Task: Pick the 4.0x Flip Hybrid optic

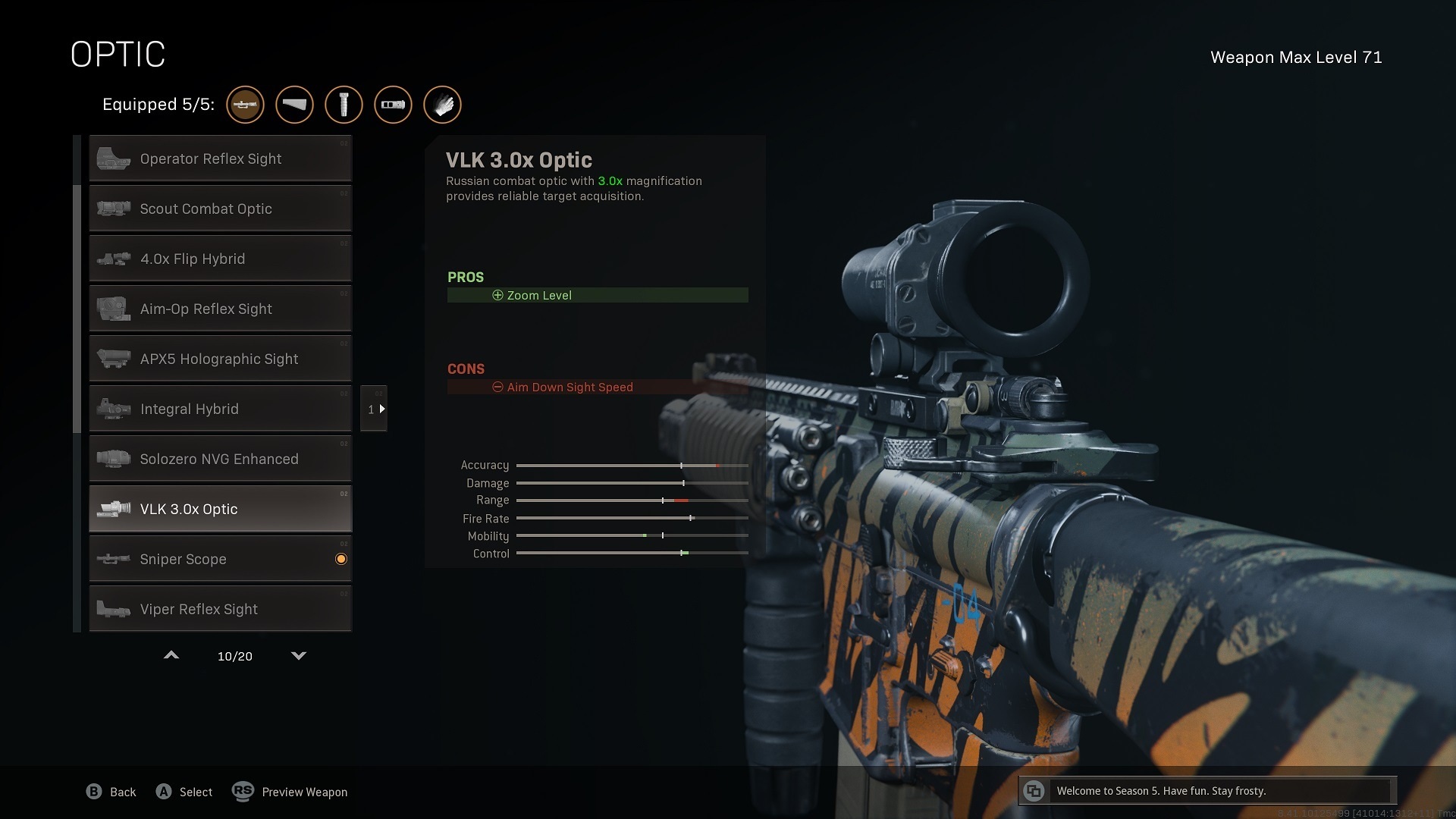Action: [x=220, y=259]
